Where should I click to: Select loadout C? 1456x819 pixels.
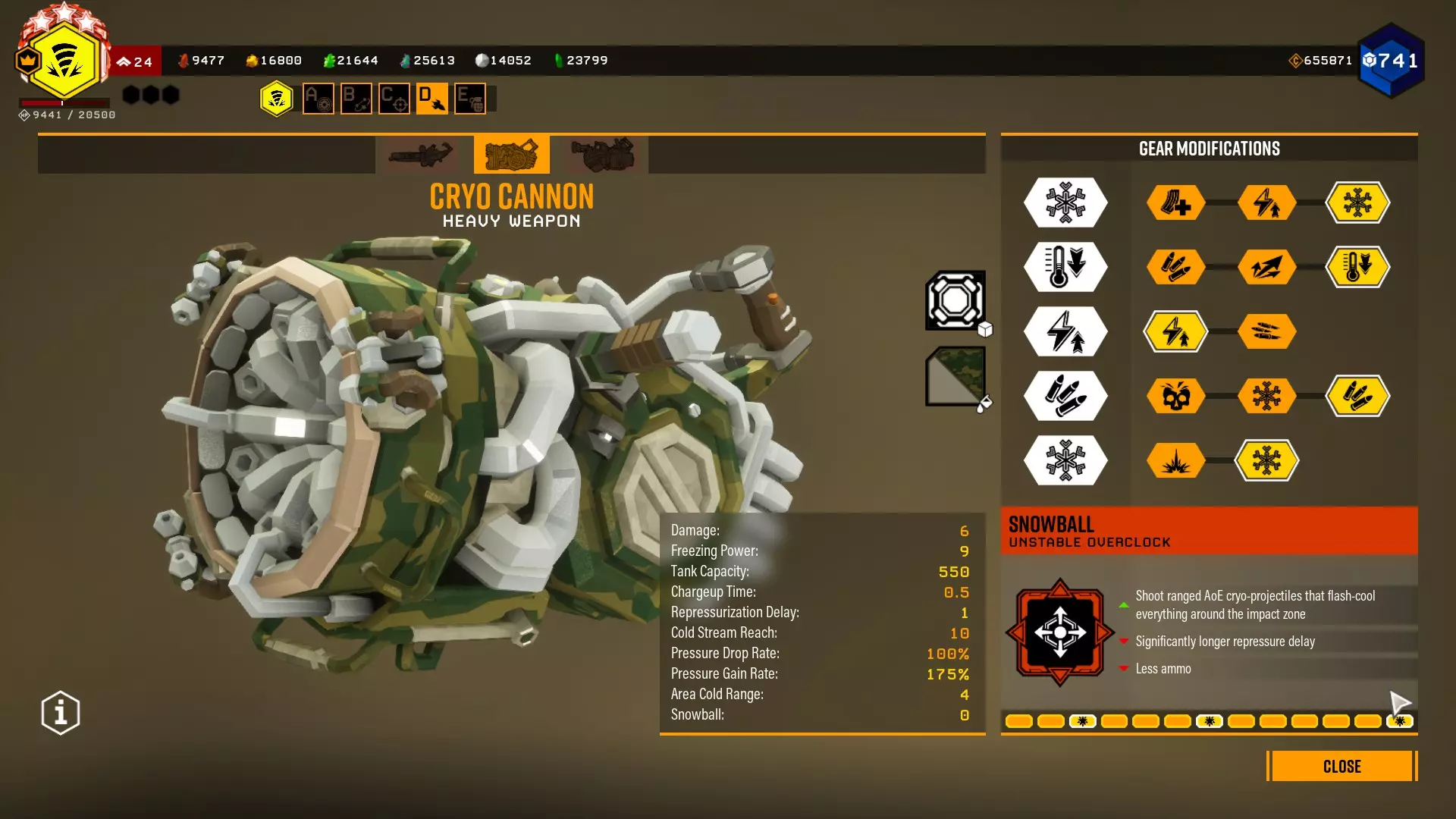(x=394, y=99)
